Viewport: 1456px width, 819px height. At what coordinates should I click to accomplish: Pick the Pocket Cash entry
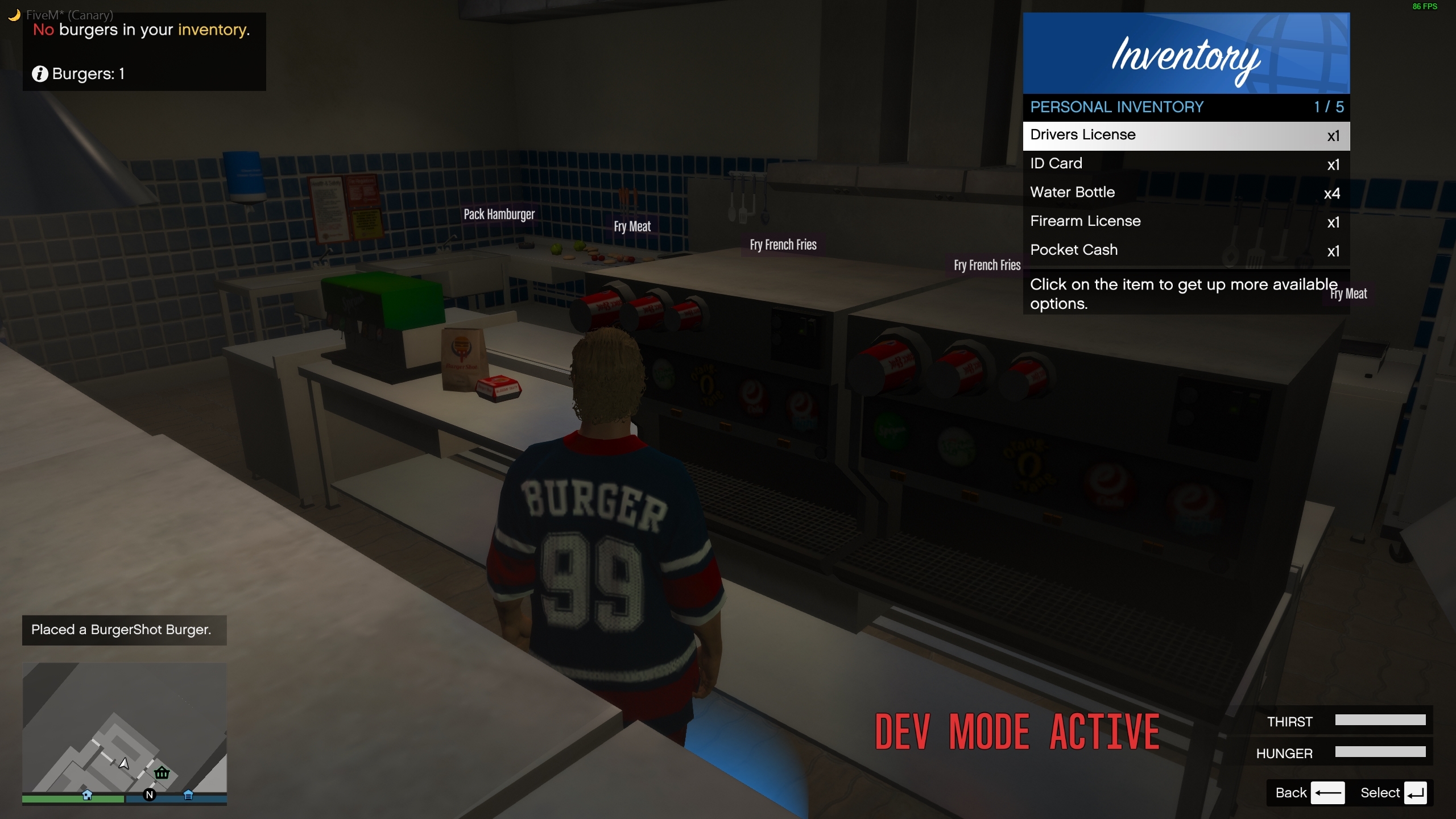[1185, 250]
